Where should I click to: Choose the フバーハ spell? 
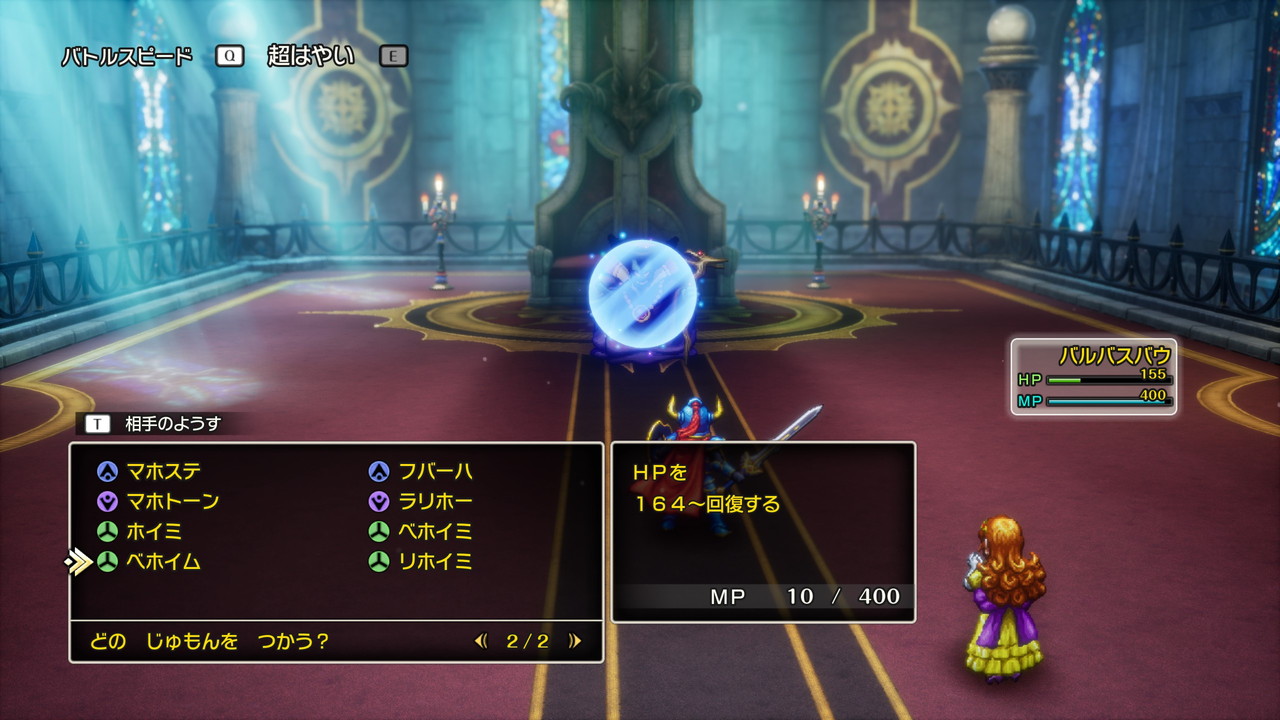[x=435, y=471]
